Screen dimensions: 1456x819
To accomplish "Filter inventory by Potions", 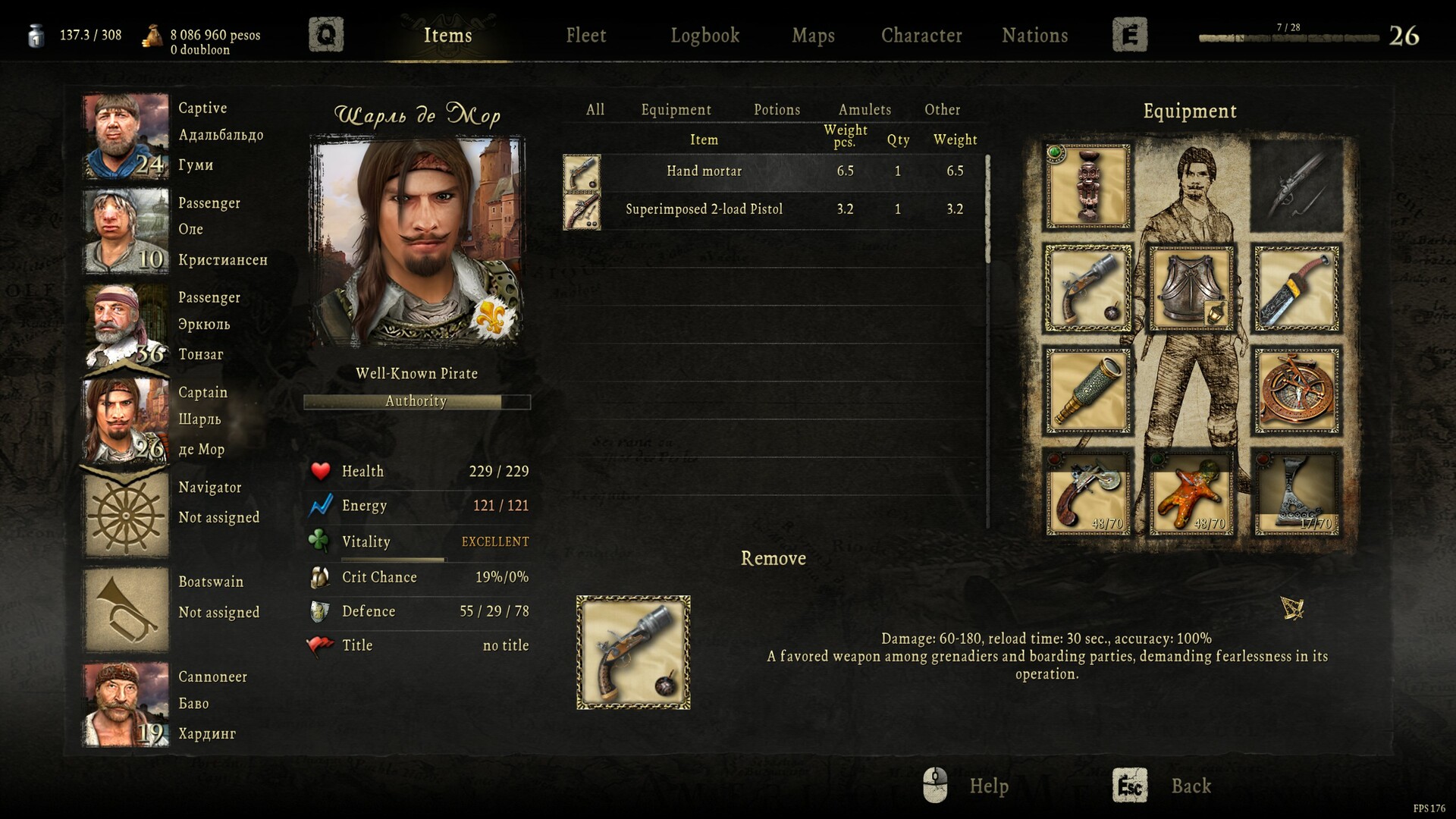I will point(776,110).
